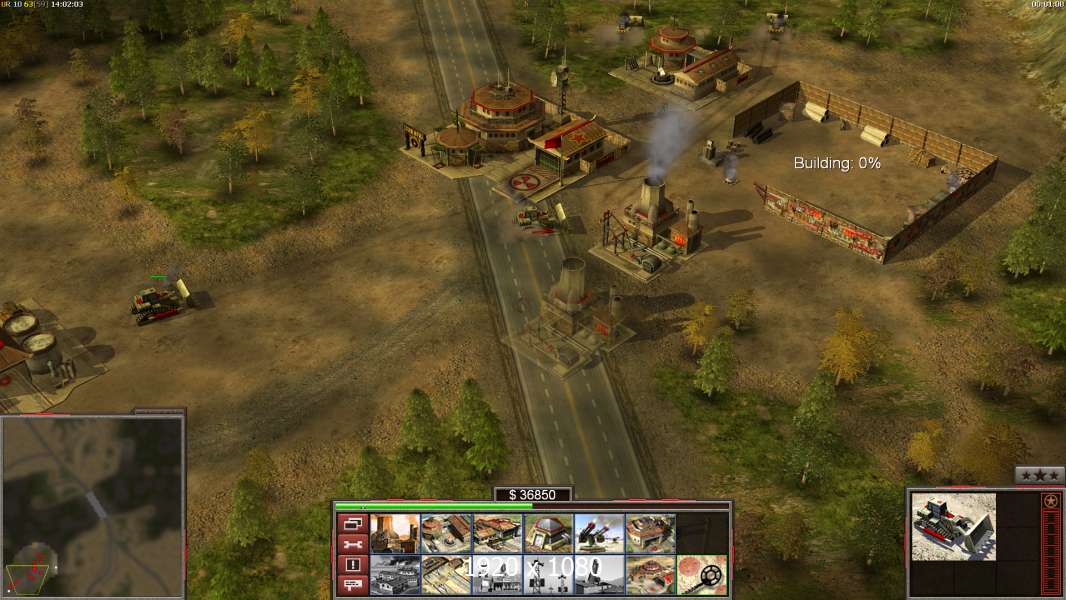1066x600 pixels.
Task: Open the wrench options button
Action: pyautogui.click(x=351, y=544)
